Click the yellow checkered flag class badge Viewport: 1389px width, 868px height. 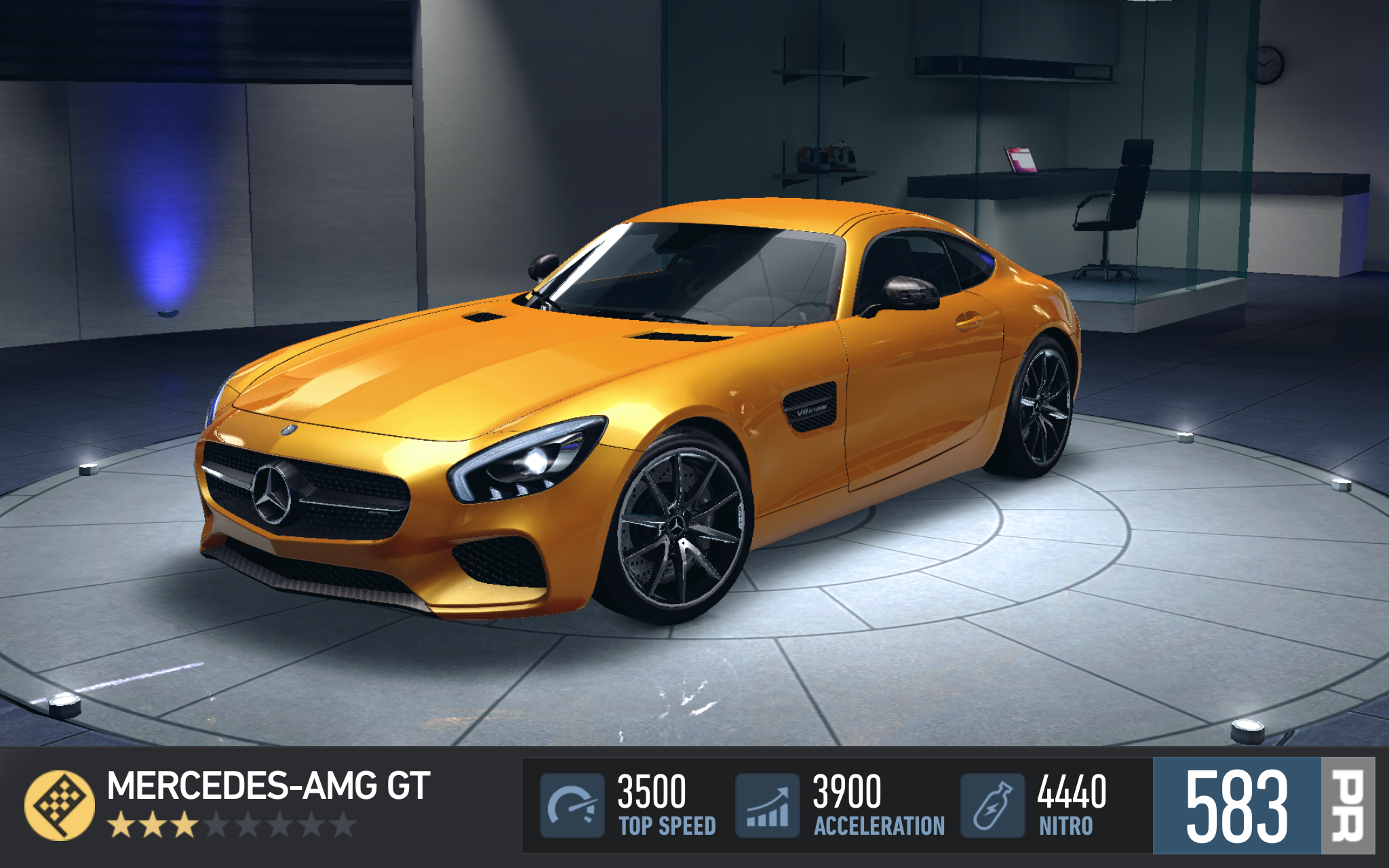tap(59, 805)
